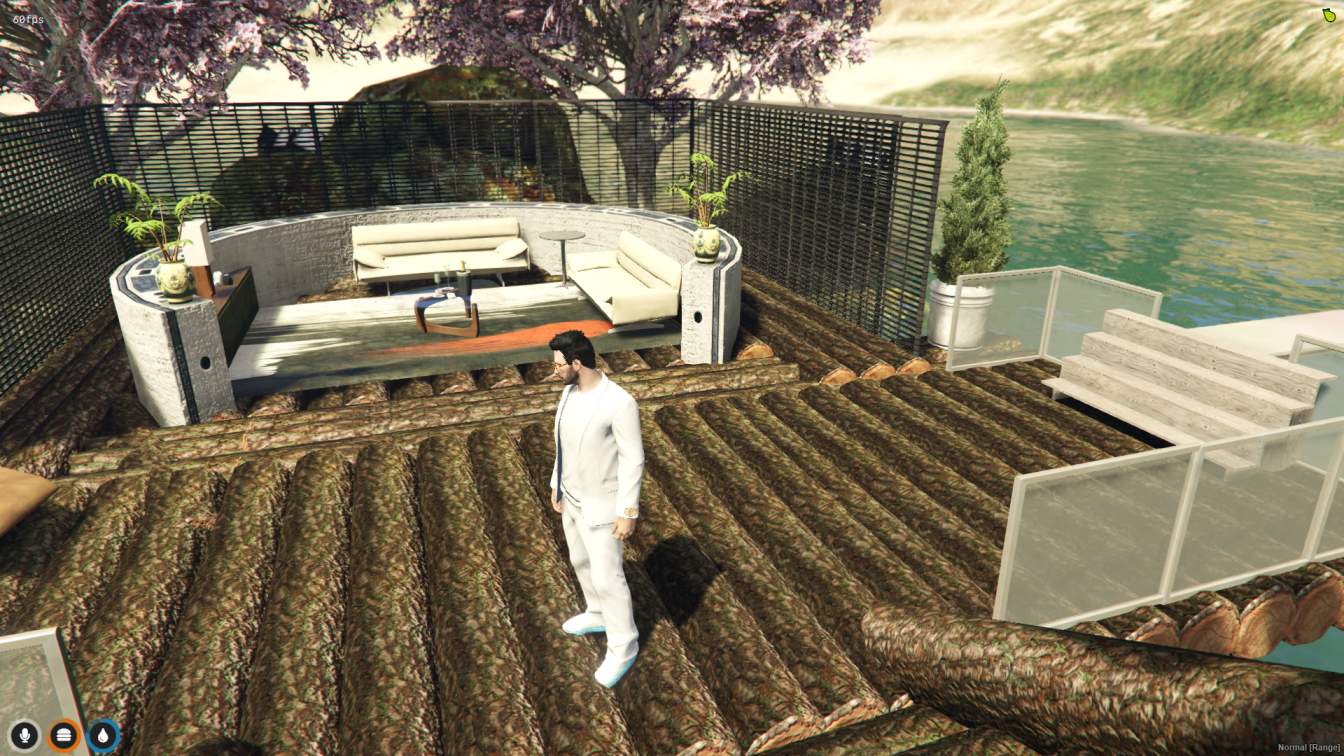Click the blue water drop thirst icon
1344x756 pixels.
[103, 735]
